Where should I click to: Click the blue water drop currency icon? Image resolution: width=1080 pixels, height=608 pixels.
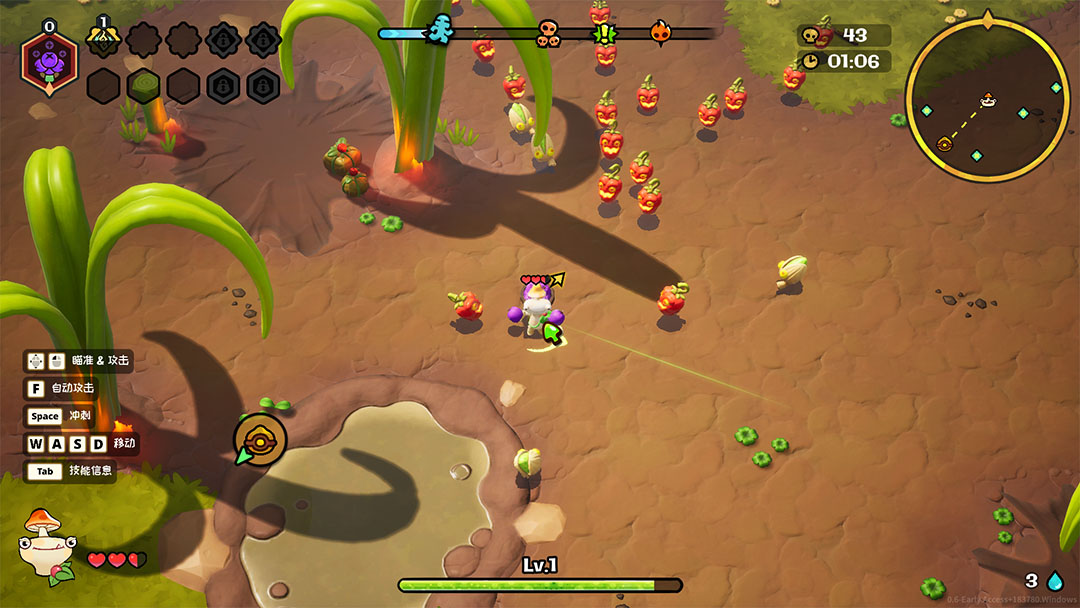tap(1055, 581)
